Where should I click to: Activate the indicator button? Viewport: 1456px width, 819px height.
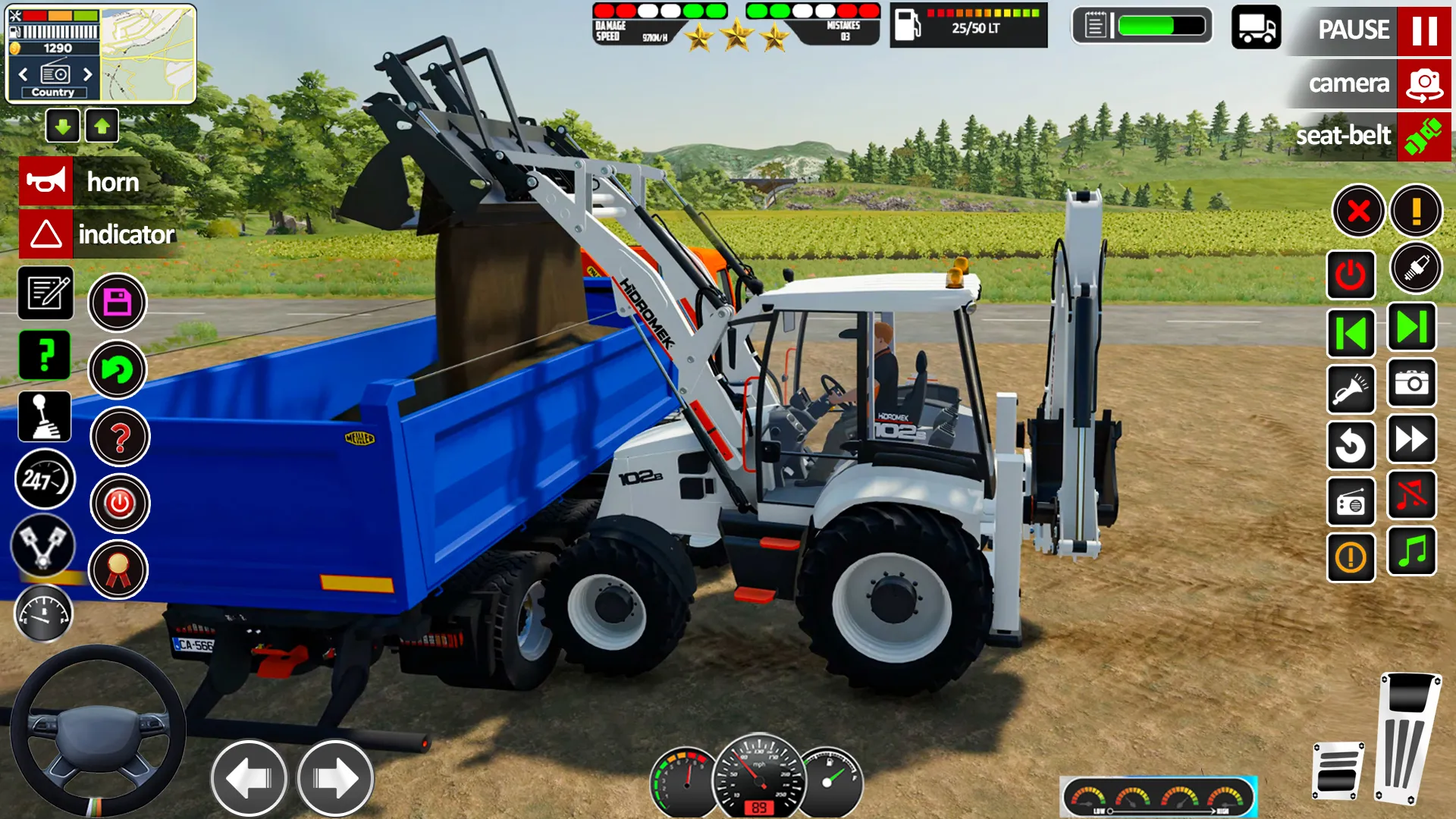coord(99,234)
